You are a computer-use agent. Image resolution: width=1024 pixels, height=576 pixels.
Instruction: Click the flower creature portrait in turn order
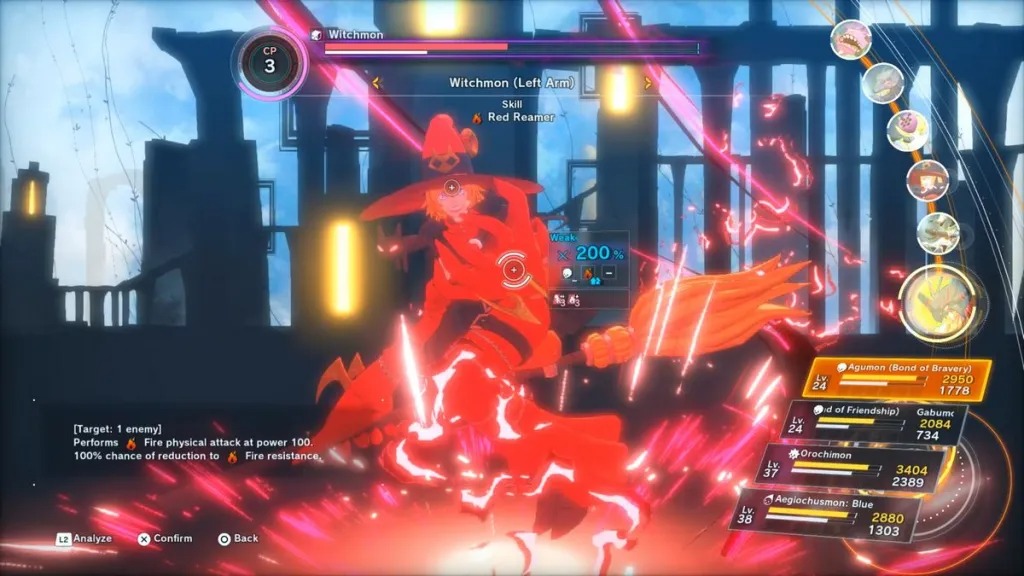click(x=907, y=130)
